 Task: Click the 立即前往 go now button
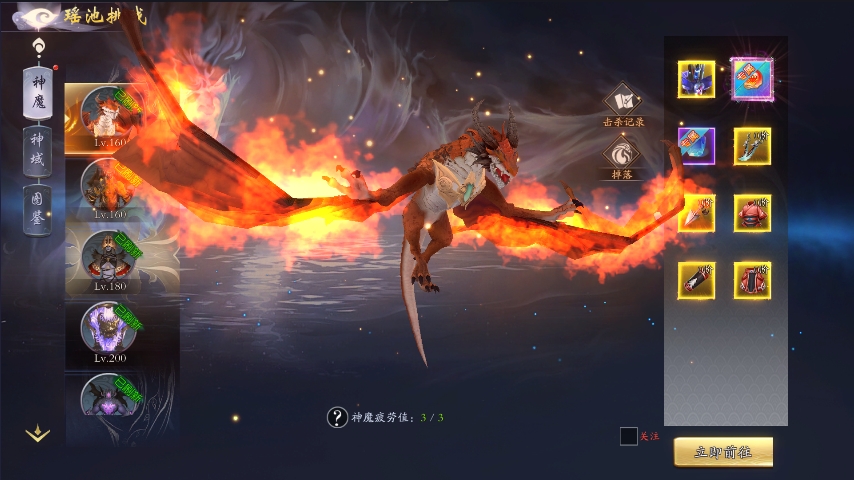[723, 452]
